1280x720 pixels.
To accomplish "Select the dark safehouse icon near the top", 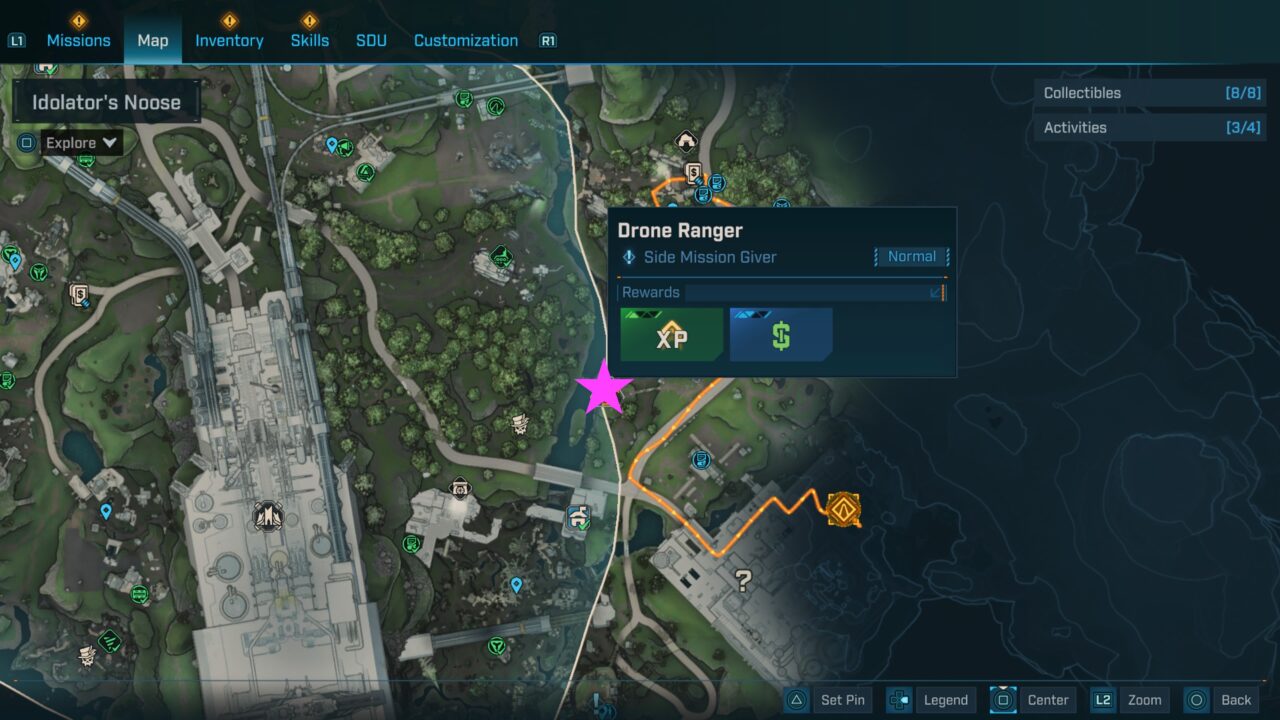I will [686, 139].
